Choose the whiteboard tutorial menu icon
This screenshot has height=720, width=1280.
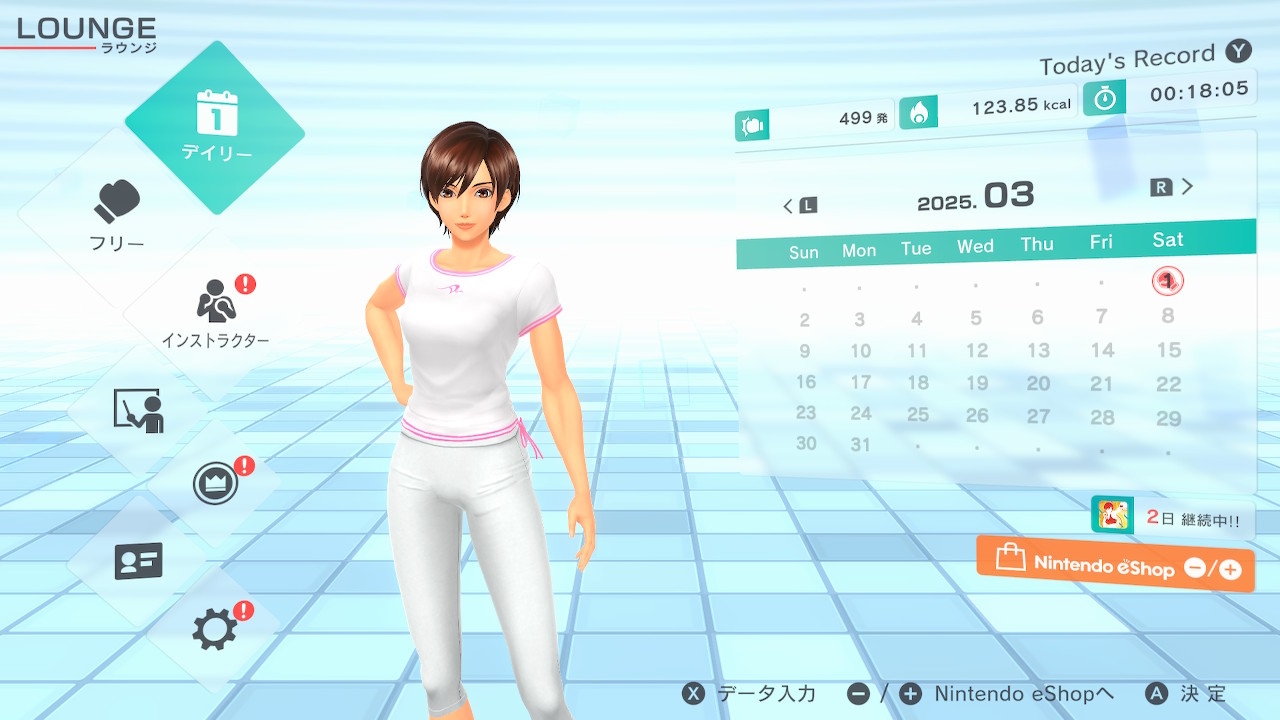(x=138, y=410)
